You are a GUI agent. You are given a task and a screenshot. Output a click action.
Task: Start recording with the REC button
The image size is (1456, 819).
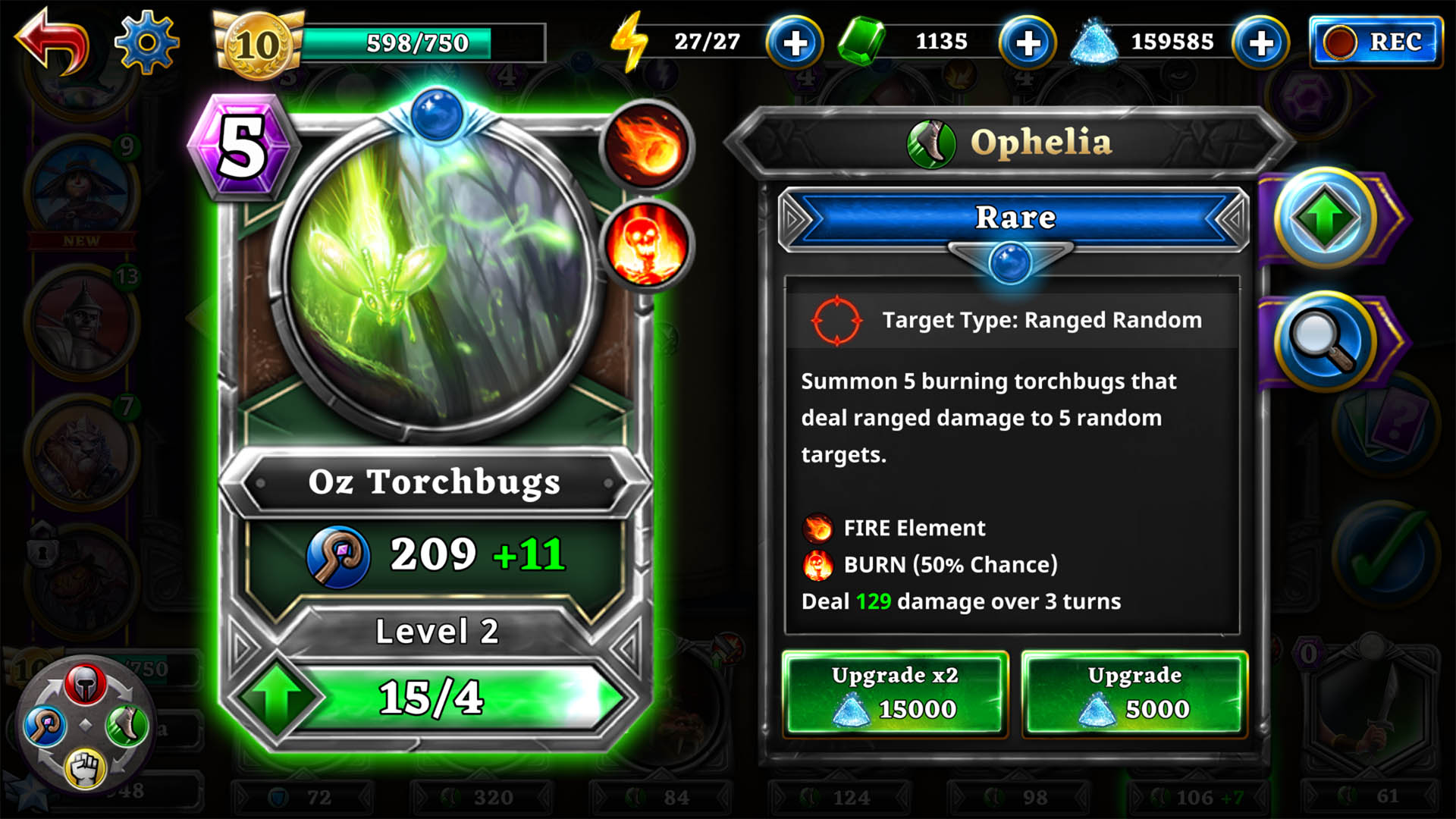(1376, 42)
